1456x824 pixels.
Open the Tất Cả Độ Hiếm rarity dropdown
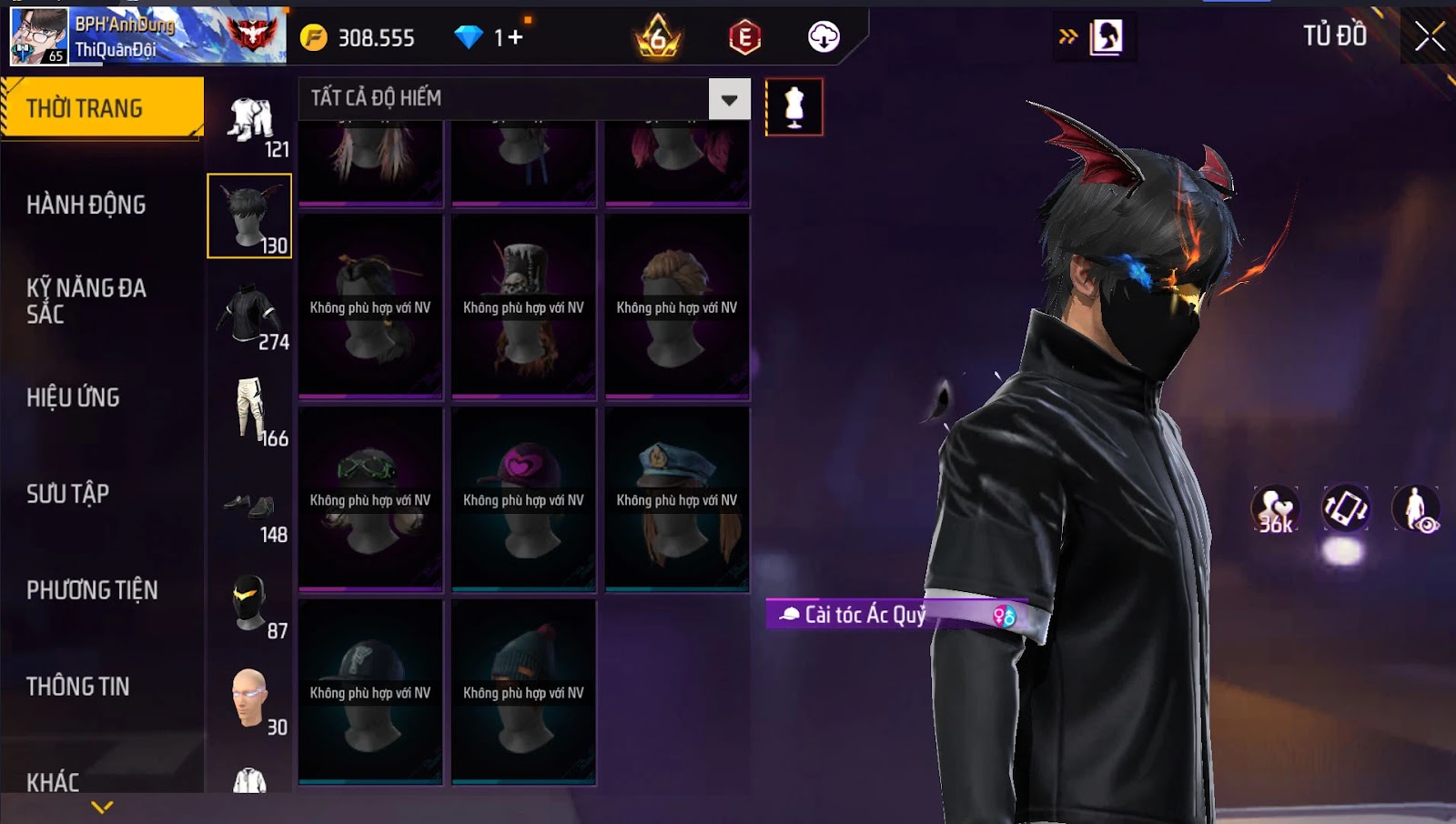pos(729,99)
